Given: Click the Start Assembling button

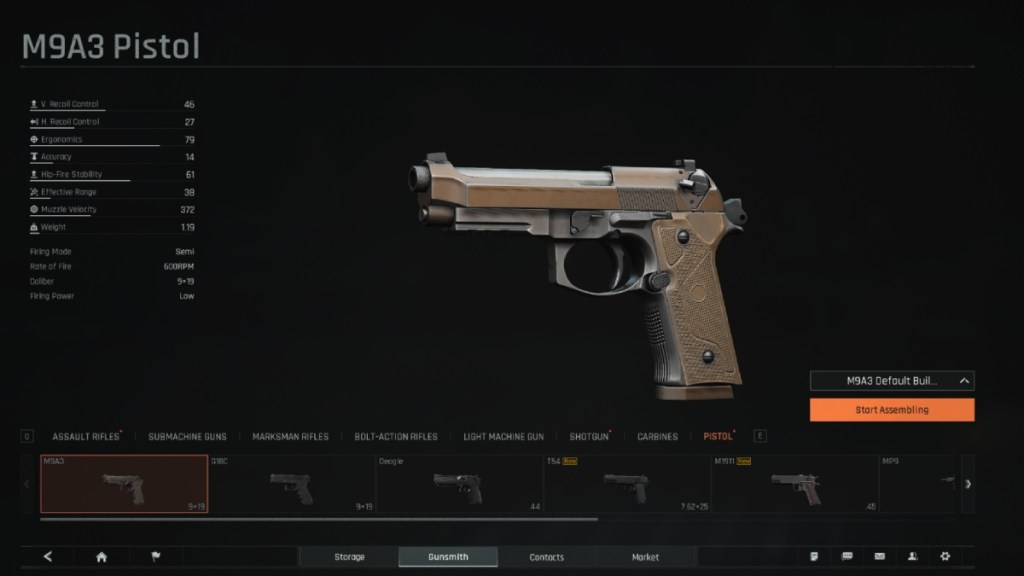Looking at the screenshot, I should (x=891, y=410).
